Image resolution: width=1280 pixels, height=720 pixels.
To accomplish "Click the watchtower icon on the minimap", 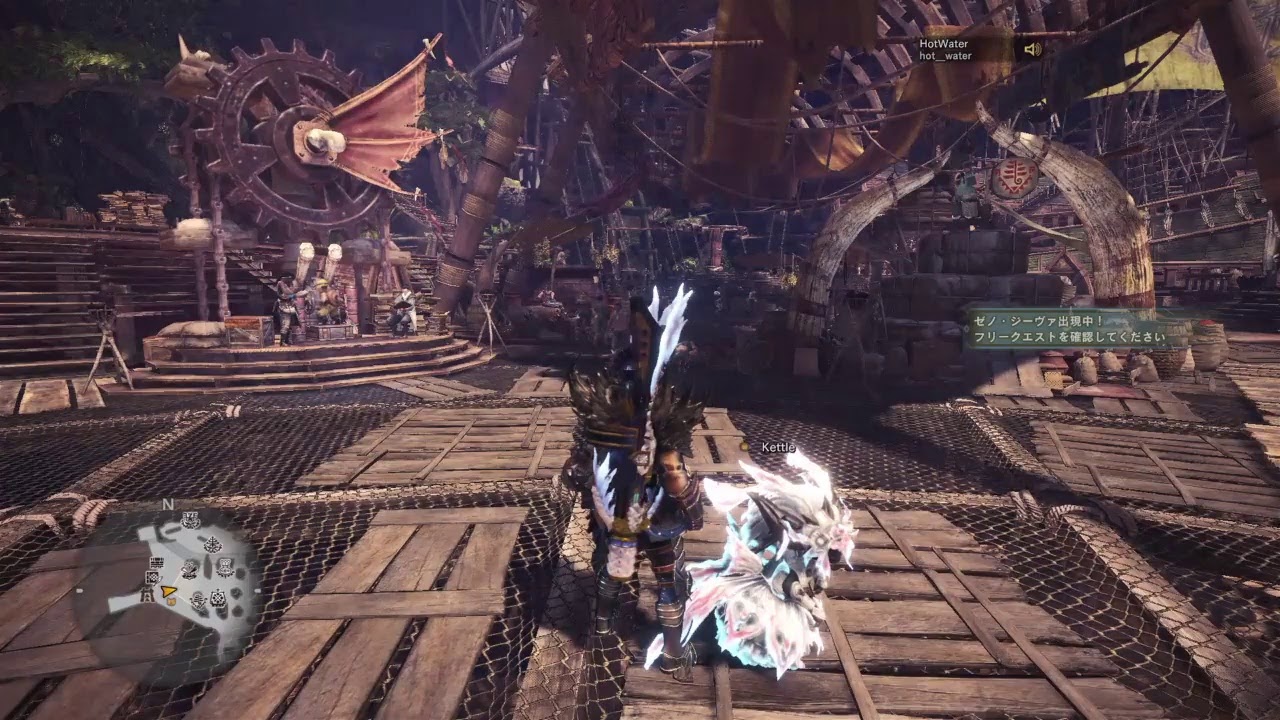I will (x=146, y=596).
